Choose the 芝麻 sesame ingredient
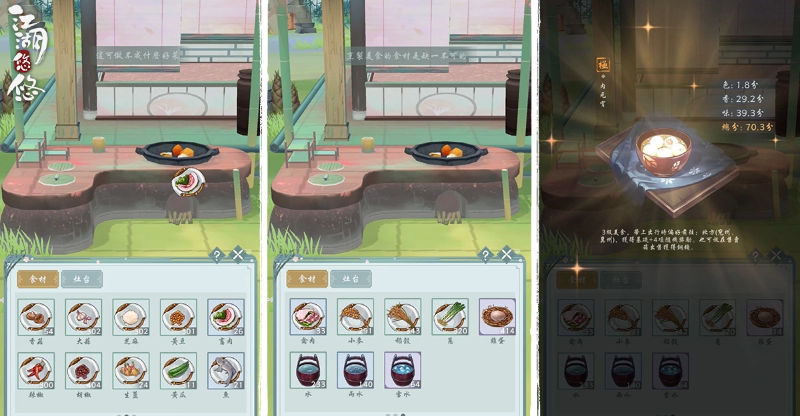The image size is (800, 420). tap(130, 316)
